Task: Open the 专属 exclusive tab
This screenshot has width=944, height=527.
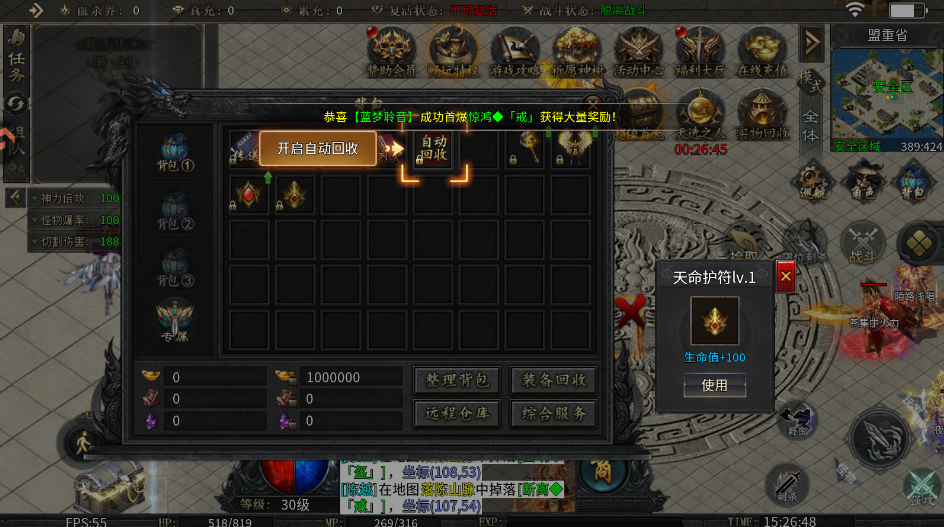Action: coord(174,322)
